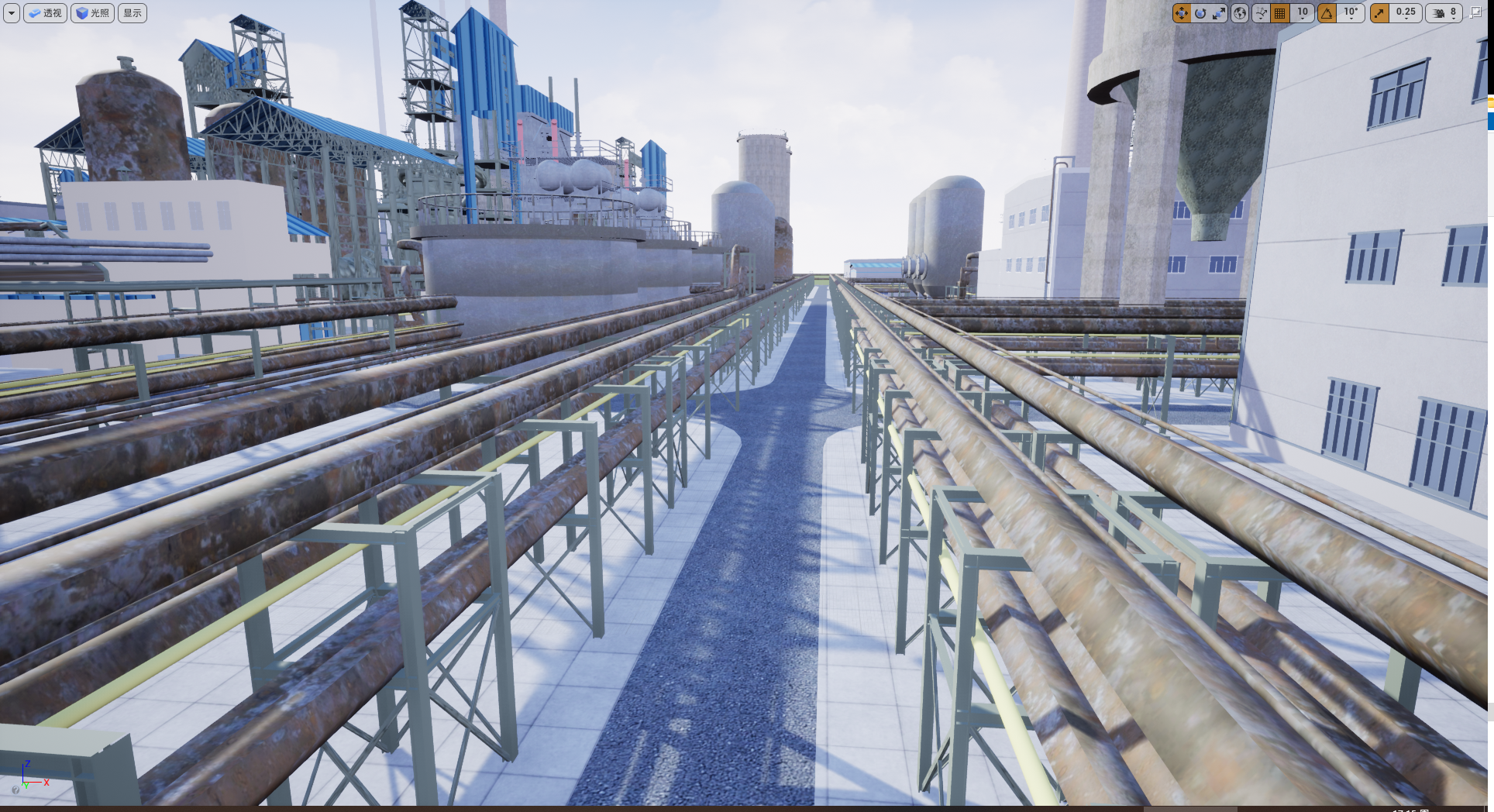The image size is (1494, 812).
Task: Open the viewport options dropdown arrow
Action: [x=12, y=13]
